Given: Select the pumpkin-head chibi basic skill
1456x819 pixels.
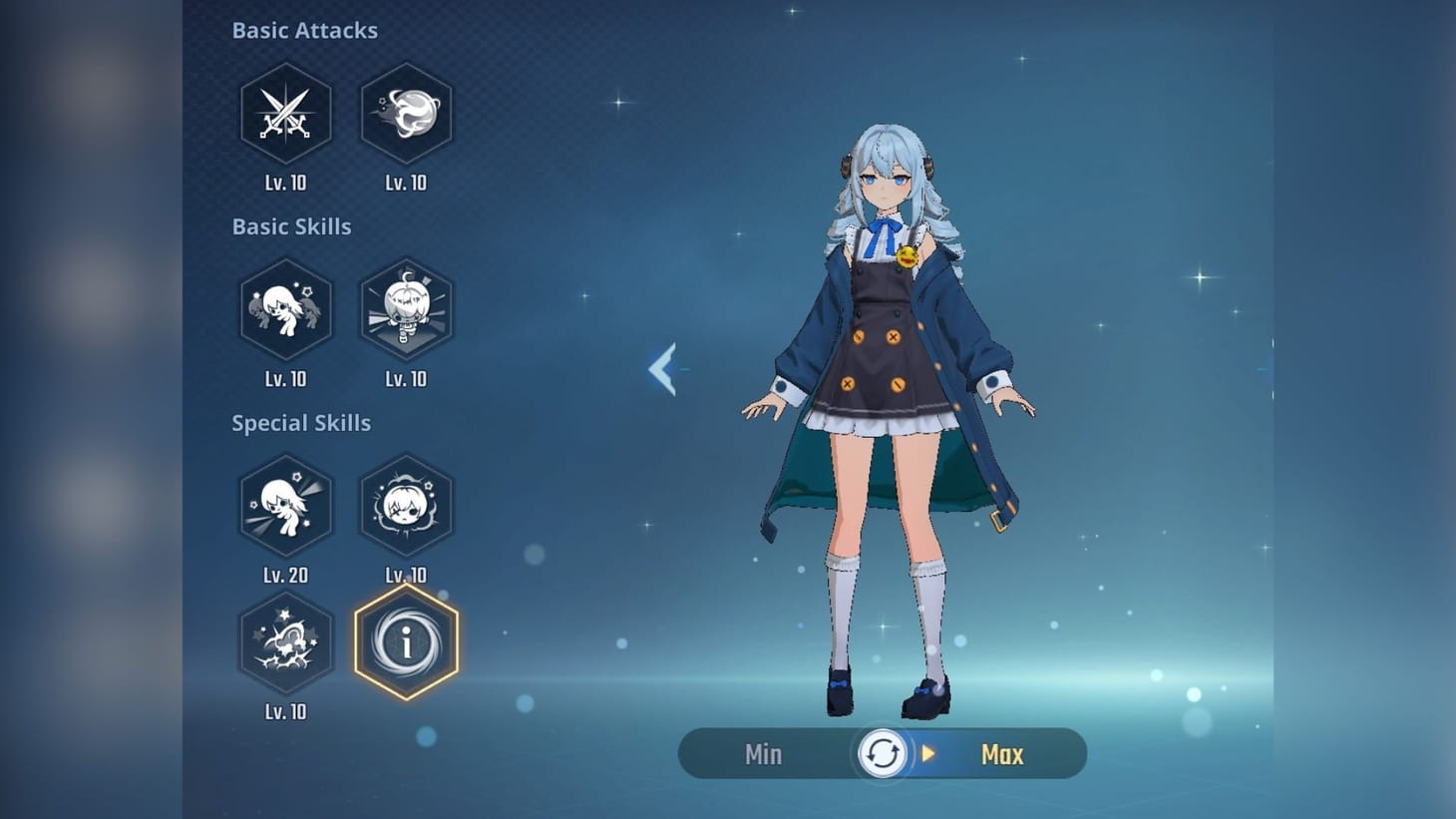Looking at the screenshot, I should click(x=406, y=309).
